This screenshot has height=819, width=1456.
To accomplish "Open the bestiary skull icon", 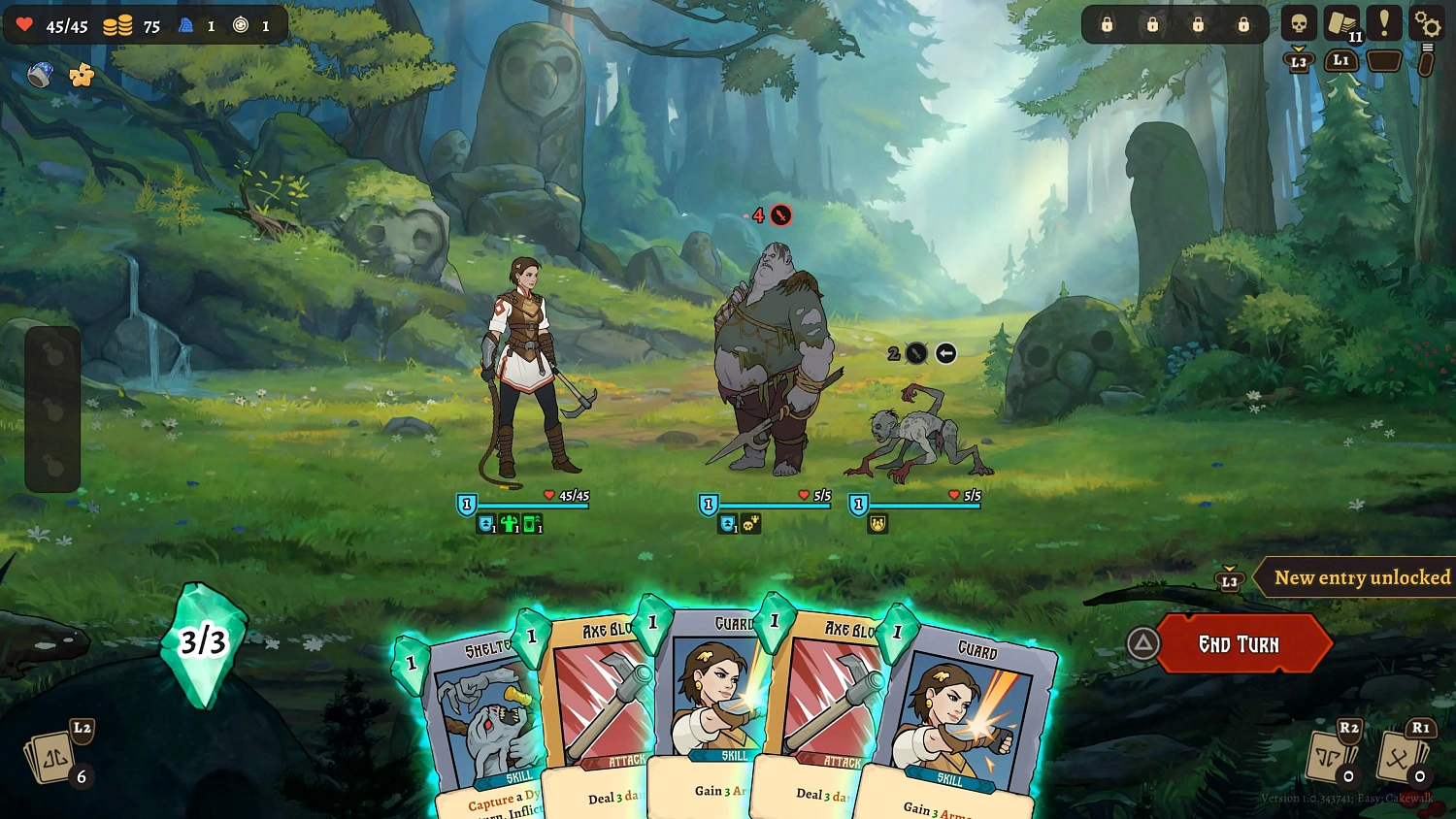I will tap(1298, 22).
